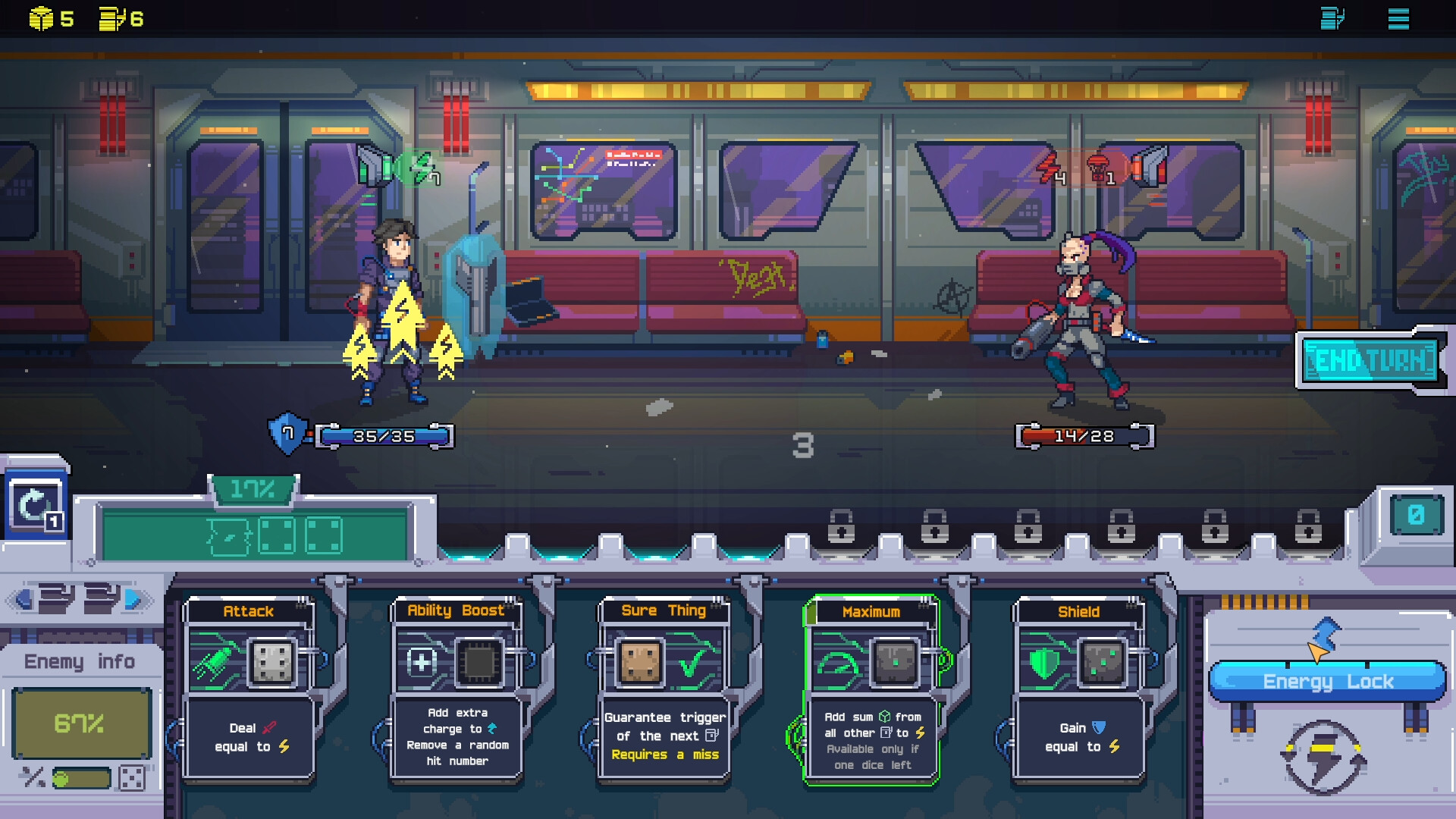This screenshot has height=819, width=1456.
Task: Activate the Energy Lock button
Action: pyautogui.click(x=1327, y=681)
